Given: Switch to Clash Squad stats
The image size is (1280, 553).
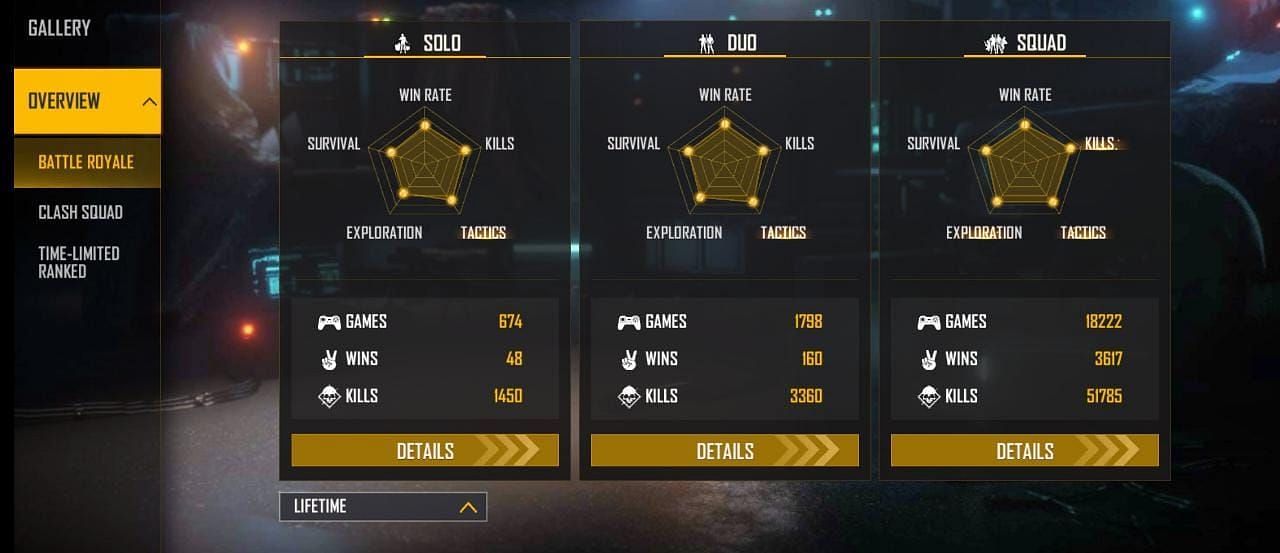Looking at the screenshot, I should pos(80,212).
